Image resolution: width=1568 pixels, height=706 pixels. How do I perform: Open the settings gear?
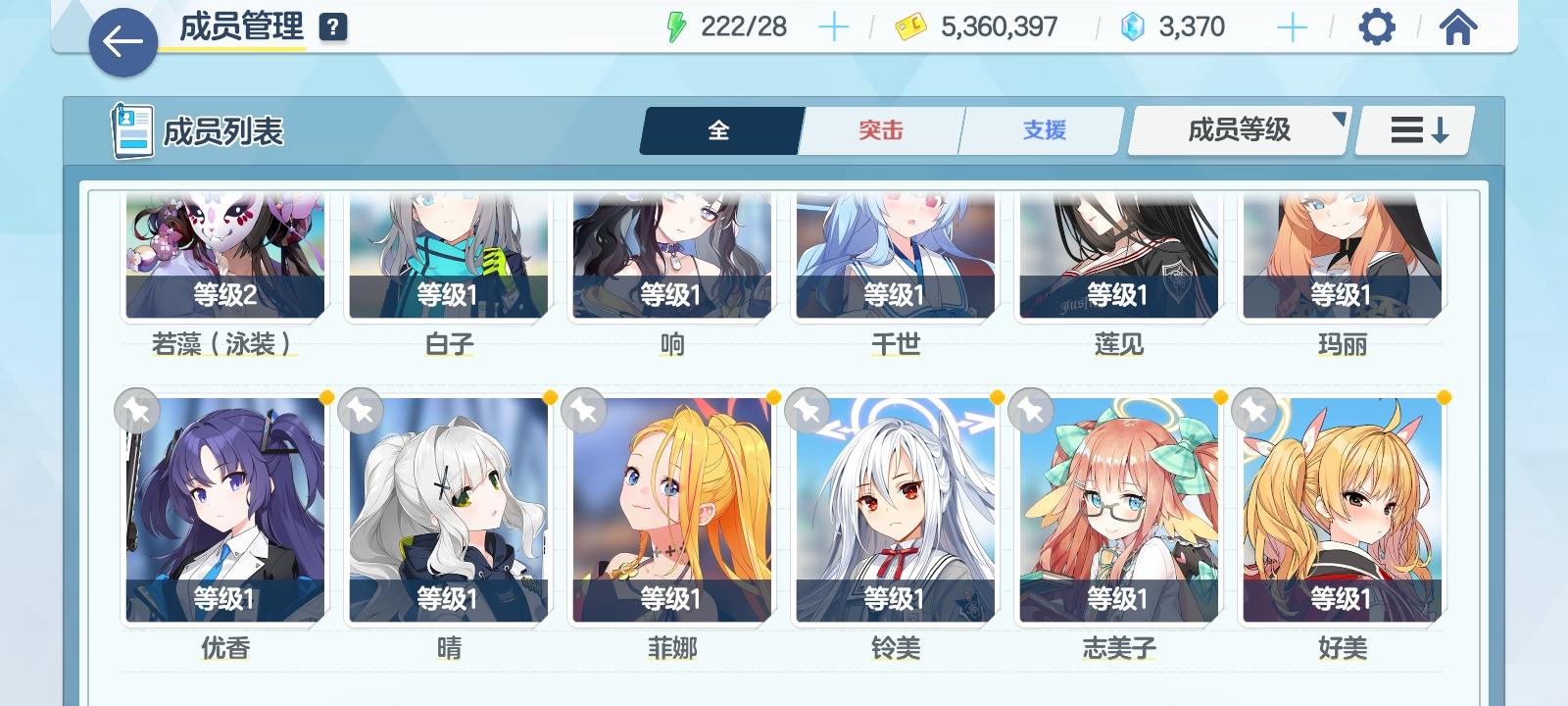tap(1378, 26)
